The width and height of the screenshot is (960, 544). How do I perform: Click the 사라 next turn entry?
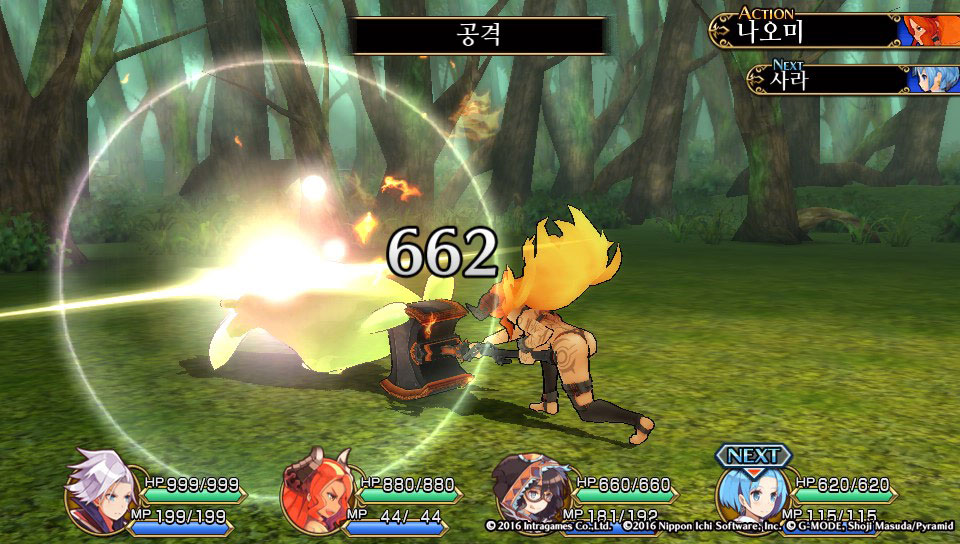[850, 79]
